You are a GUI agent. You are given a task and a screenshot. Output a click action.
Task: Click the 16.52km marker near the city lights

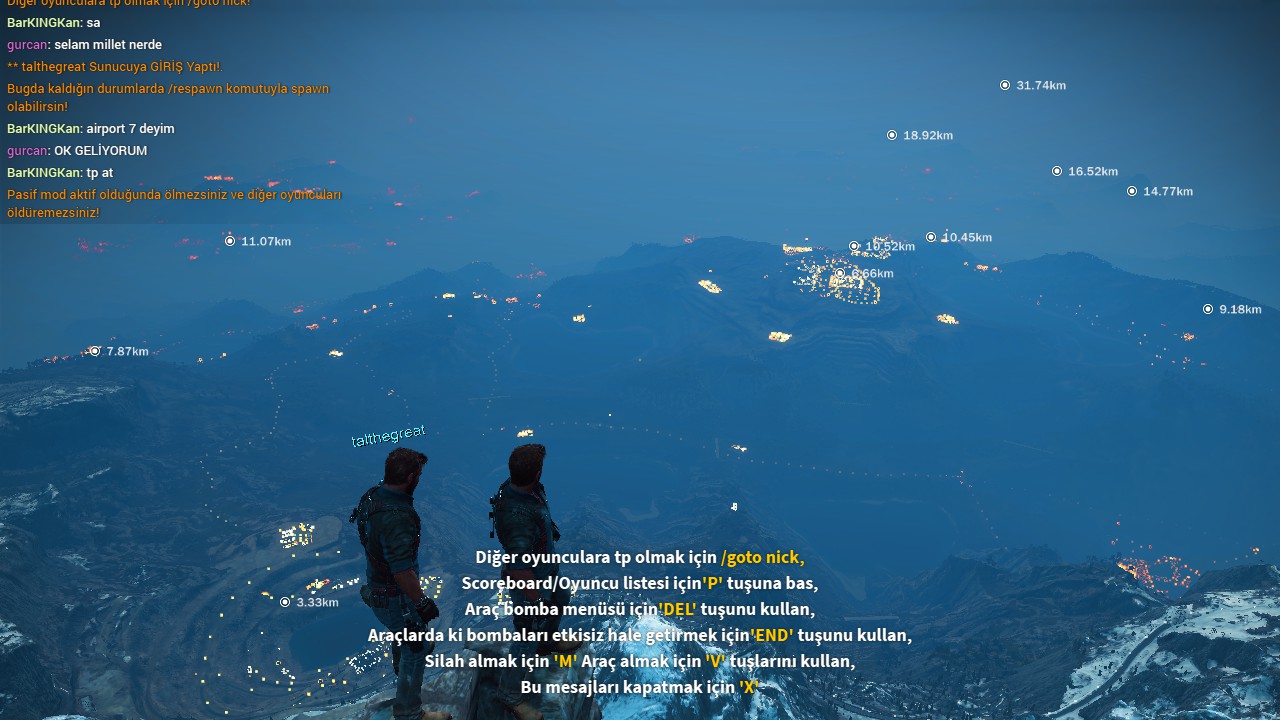855,246
